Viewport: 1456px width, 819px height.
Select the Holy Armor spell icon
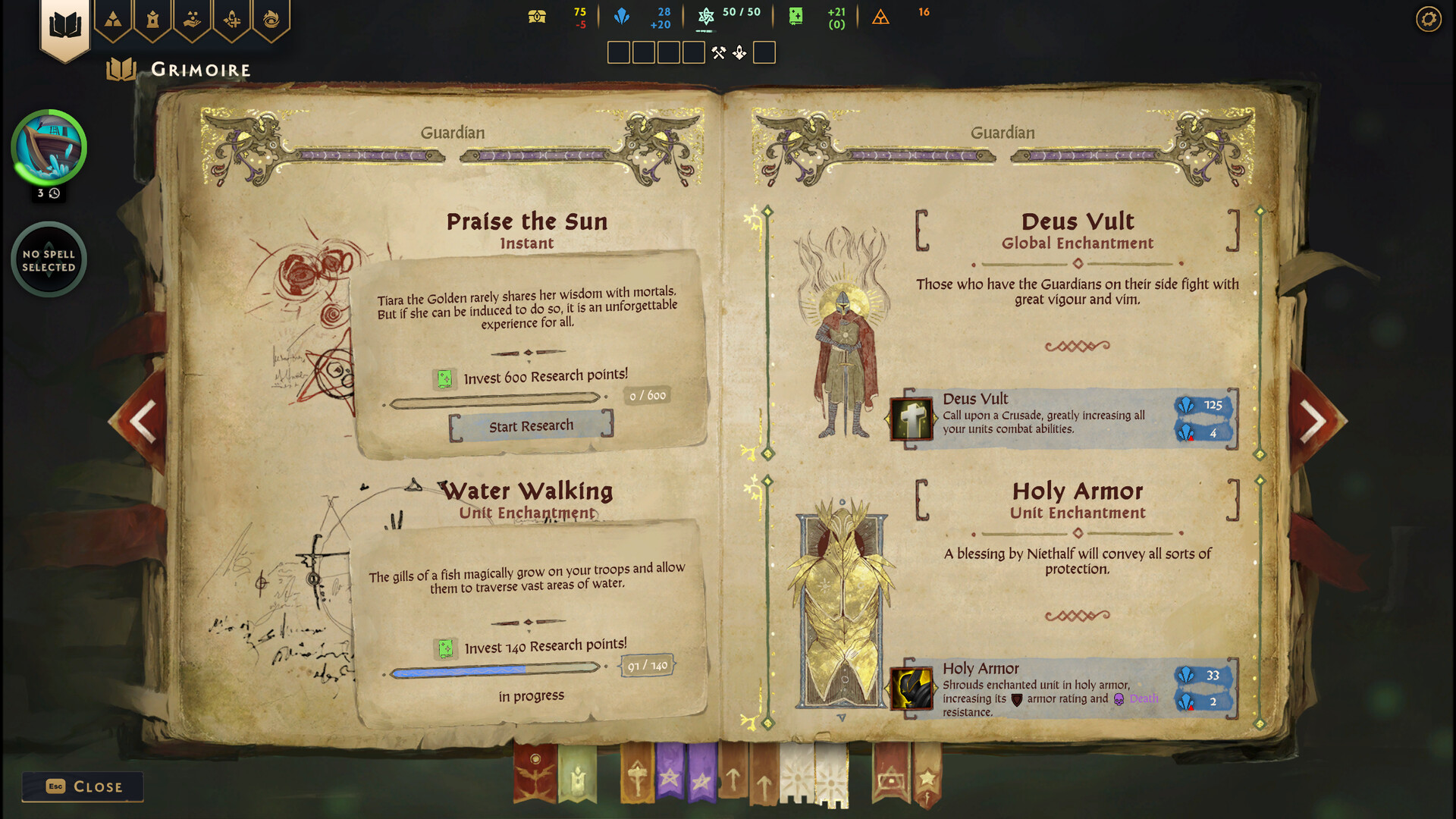pos(911,689)
